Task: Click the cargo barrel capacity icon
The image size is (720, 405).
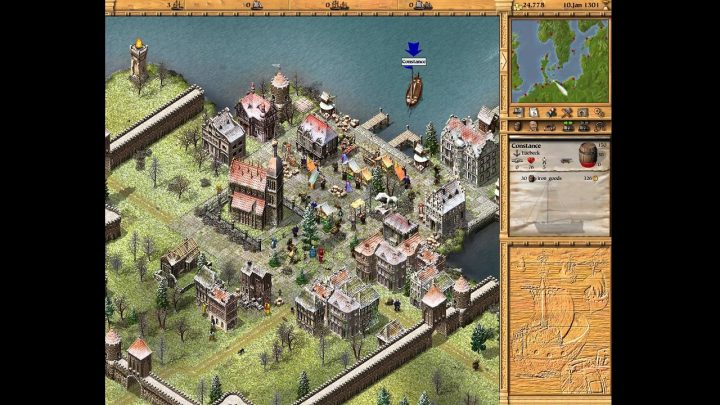Action: coord(588,156)
